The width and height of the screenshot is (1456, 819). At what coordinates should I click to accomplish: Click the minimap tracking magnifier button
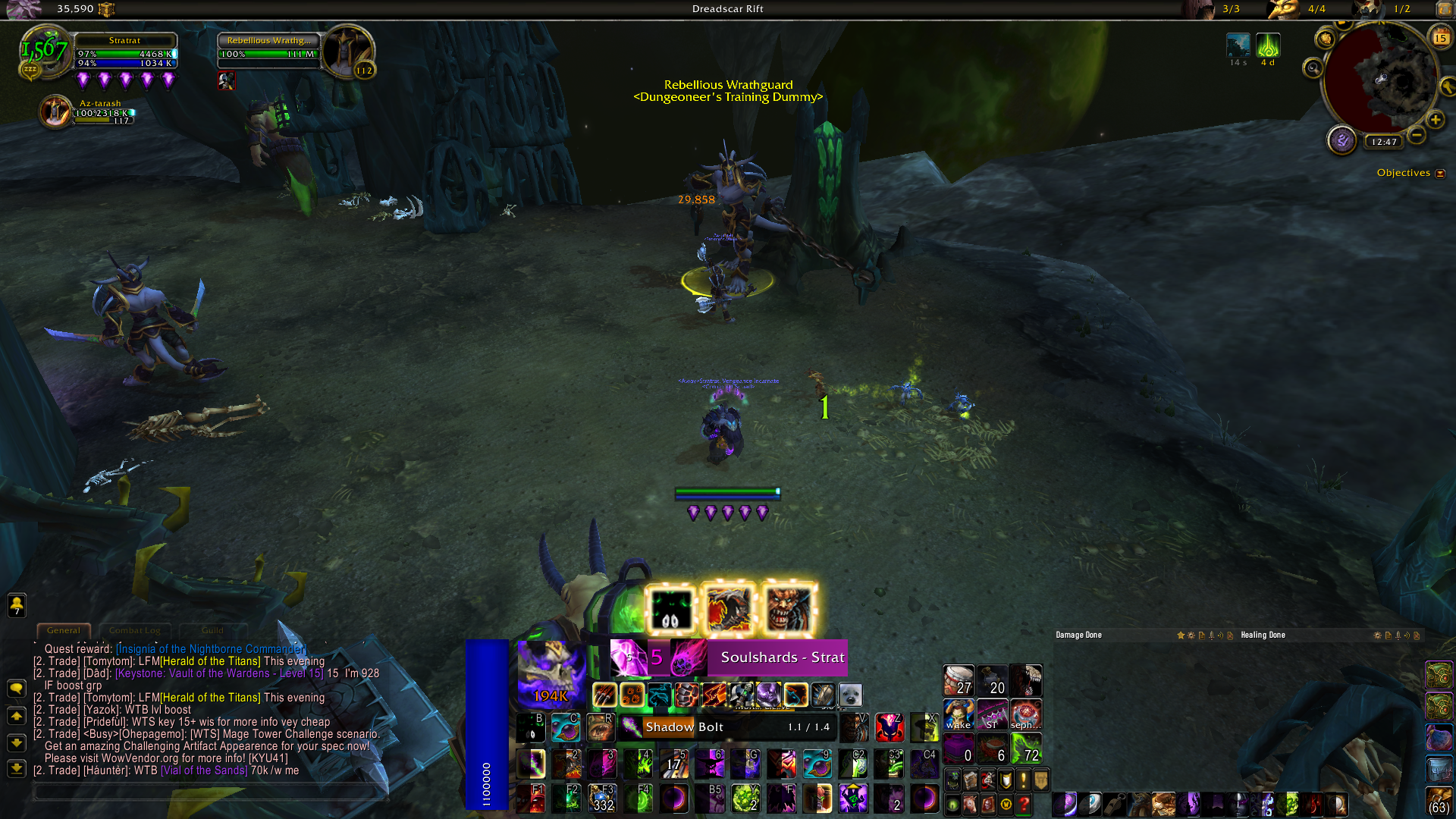pyautogui.click(x=1313, y=69)
